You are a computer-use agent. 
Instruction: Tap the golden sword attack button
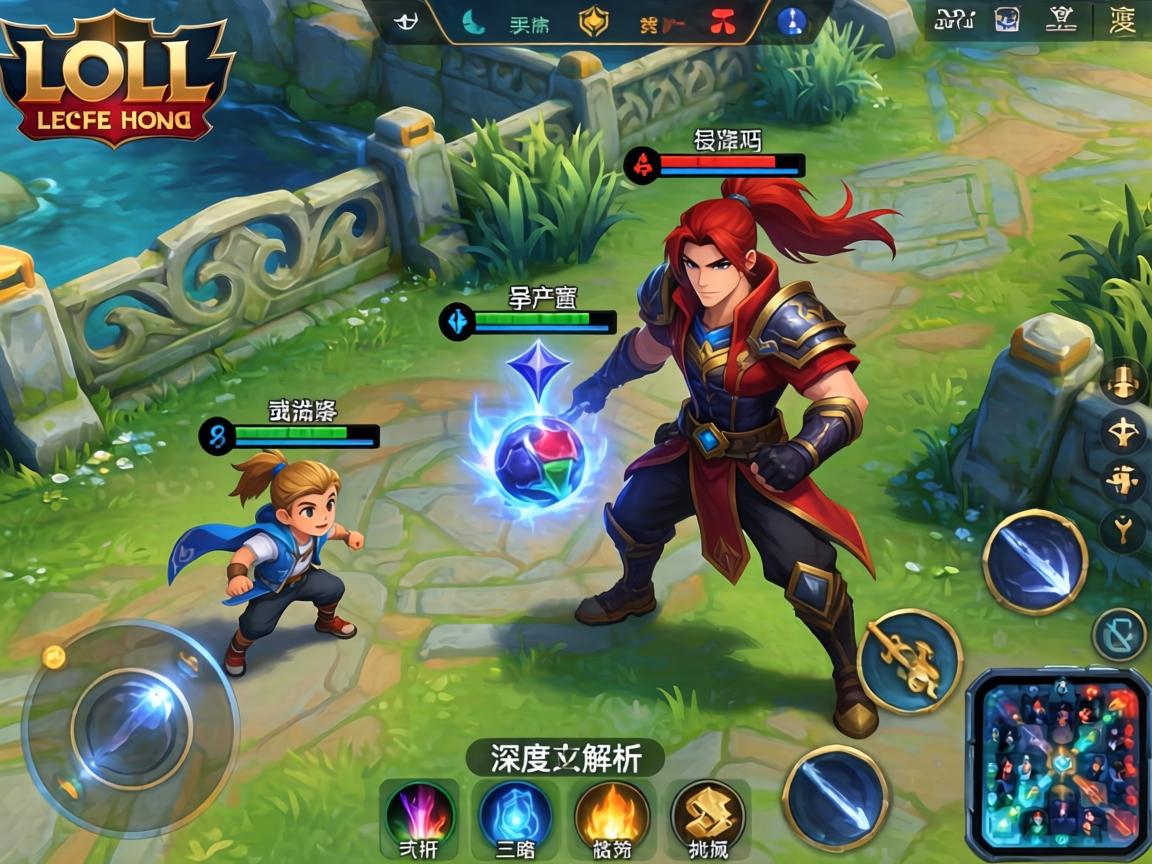point(909,661)
